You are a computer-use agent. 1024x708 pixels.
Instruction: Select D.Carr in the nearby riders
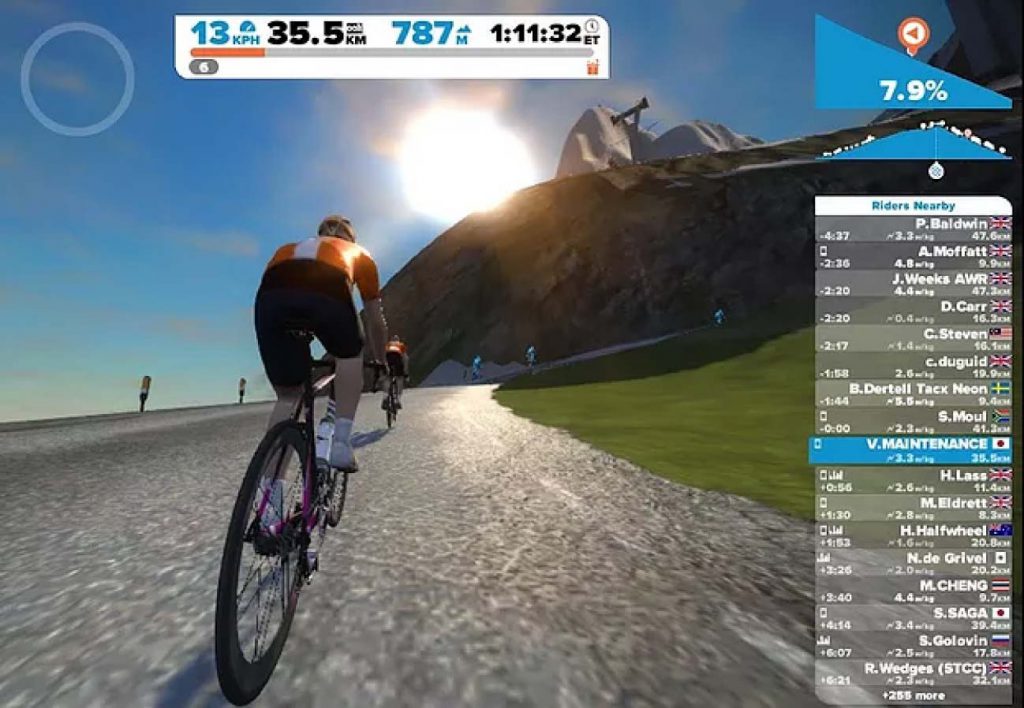914,311
